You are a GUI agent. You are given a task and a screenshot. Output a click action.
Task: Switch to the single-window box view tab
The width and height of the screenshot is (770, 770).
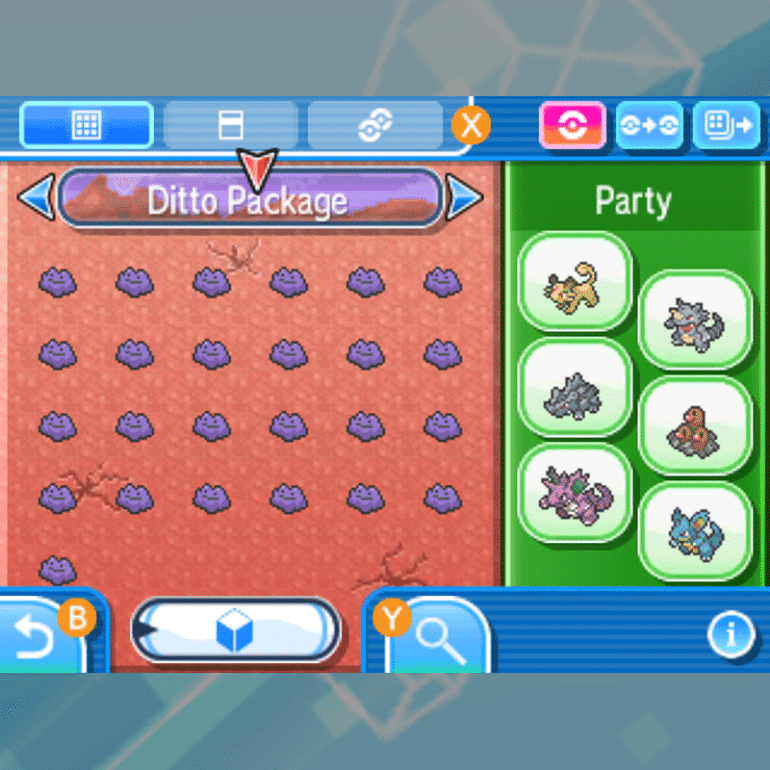pos(230,125)
